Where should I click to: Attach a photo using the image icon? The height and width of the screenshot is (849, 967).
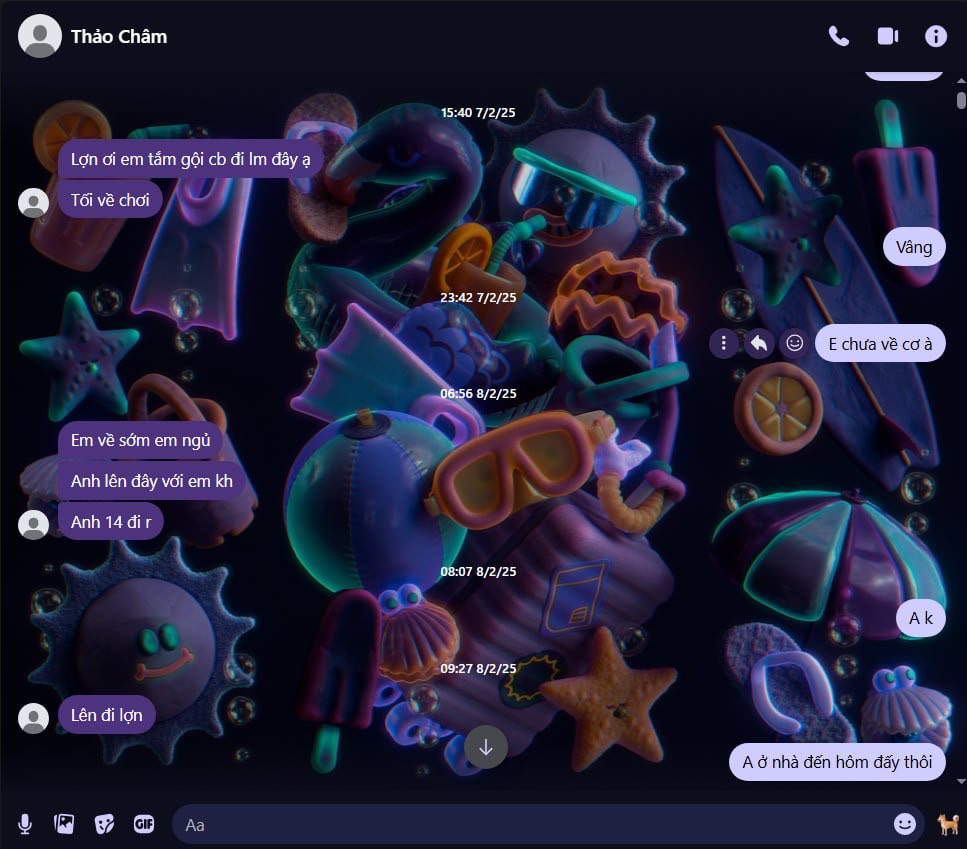(64, 824)
